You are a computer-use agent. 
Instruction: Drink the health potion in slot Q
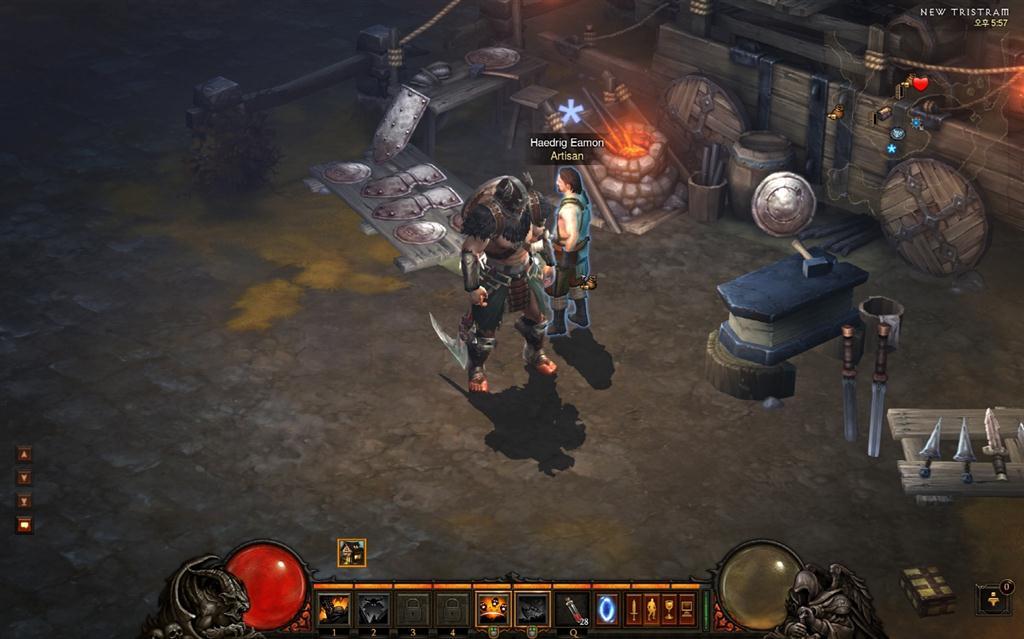coord(572,608)
